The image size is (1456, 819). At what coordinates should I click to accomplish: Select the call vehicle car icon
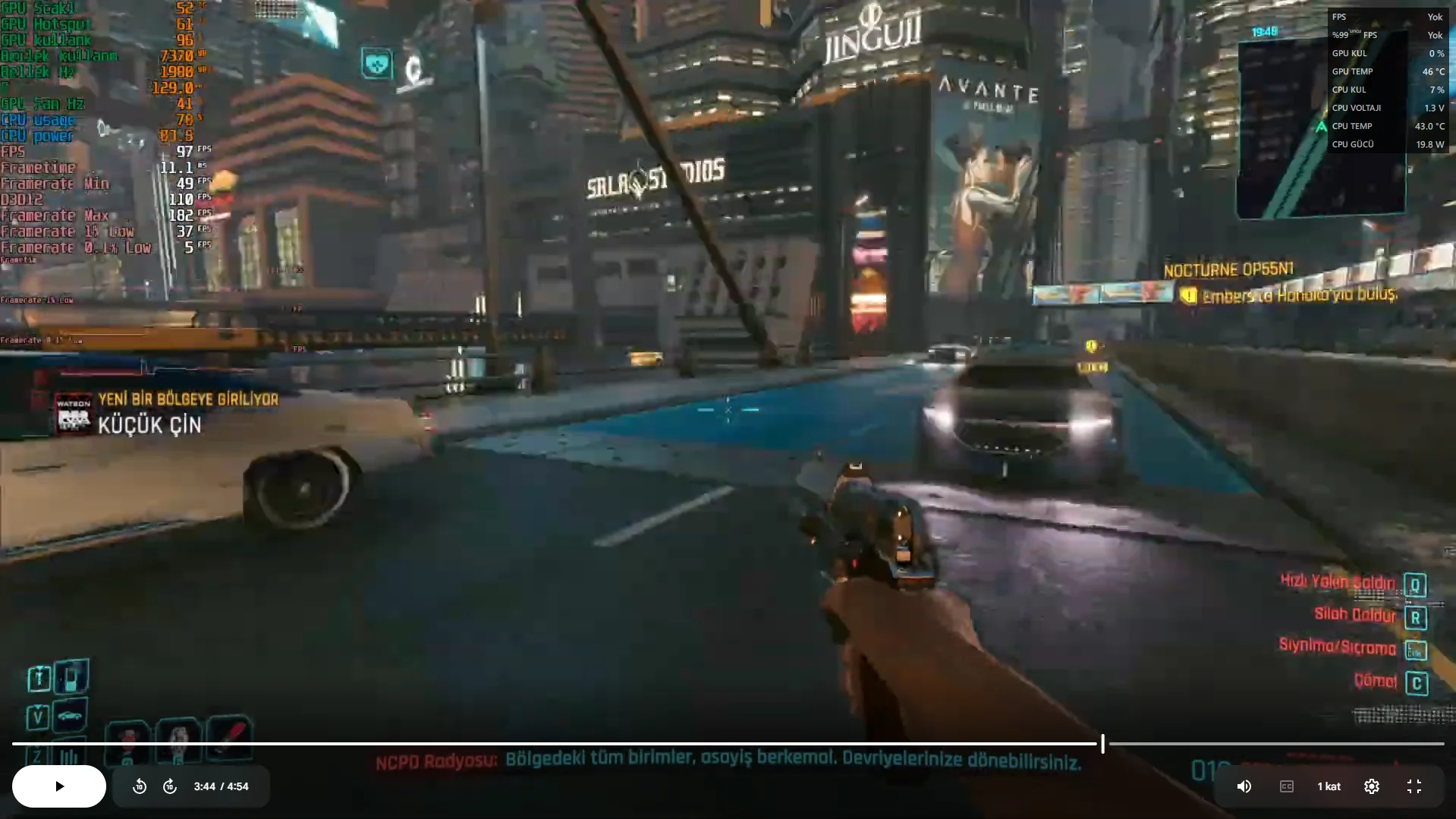click(70, 715)
